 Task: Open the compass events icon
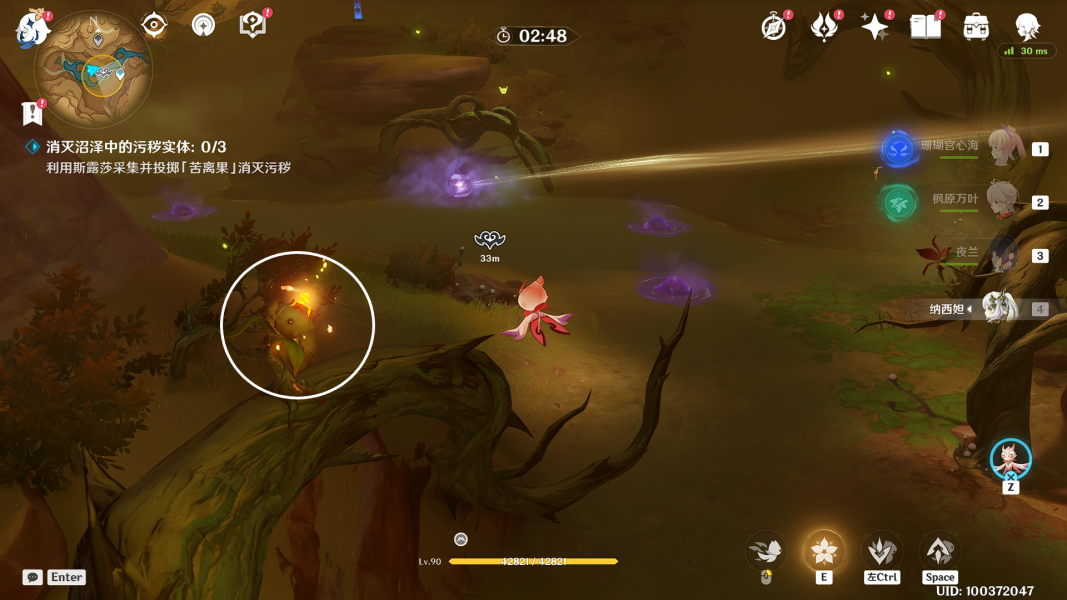coord(773,27)
